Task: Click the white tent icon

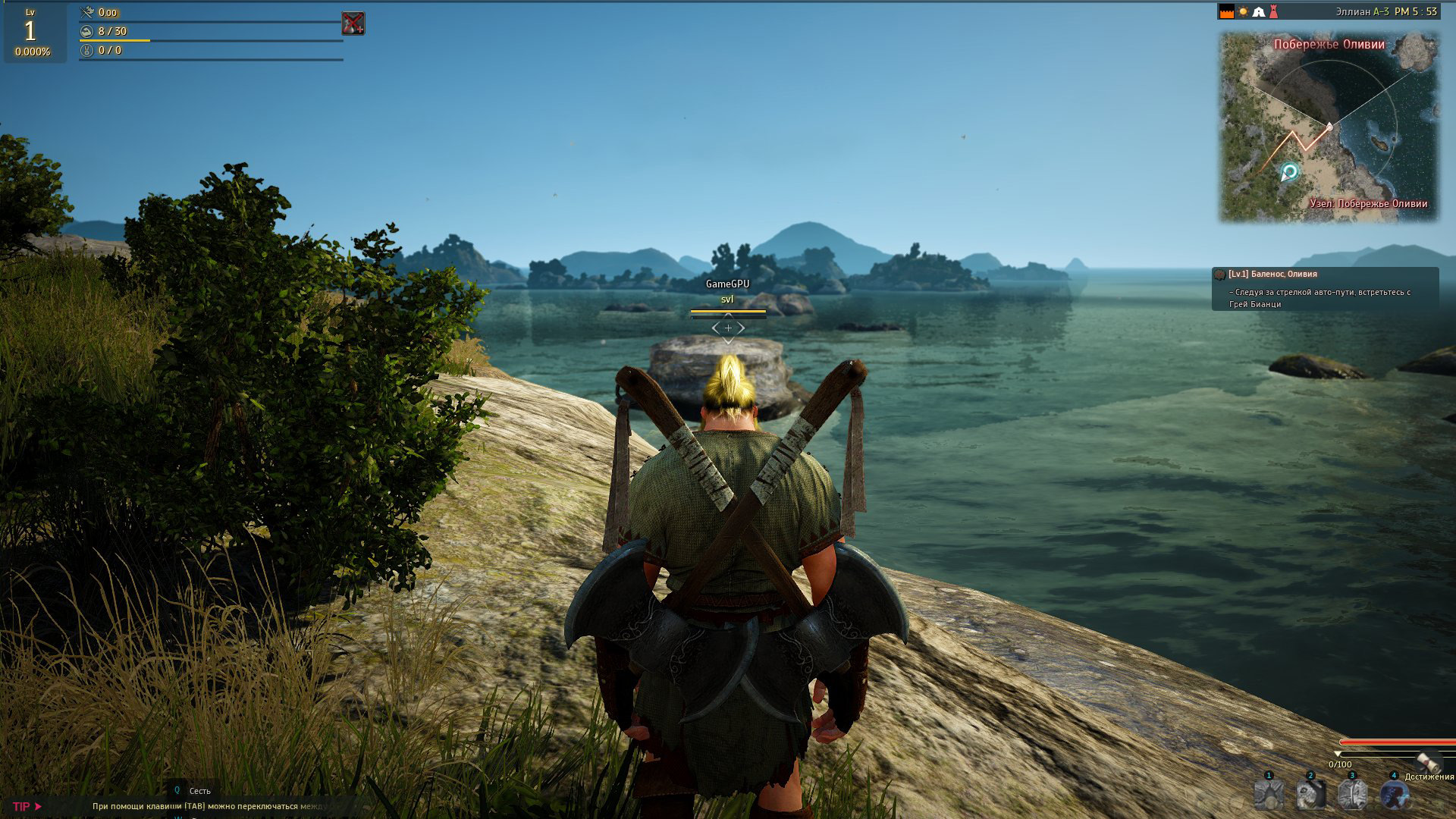Action: pyautogui.click(x=1259, y=12)
